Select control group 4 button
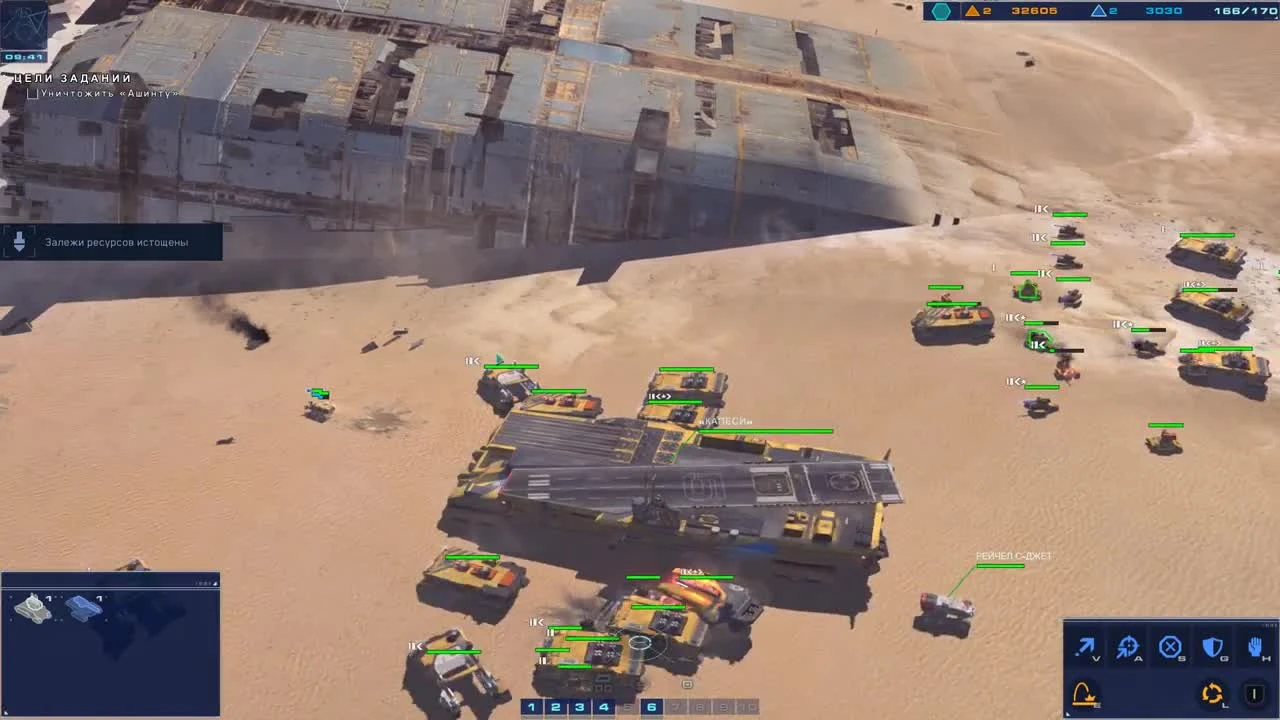 tap(602, 706)
